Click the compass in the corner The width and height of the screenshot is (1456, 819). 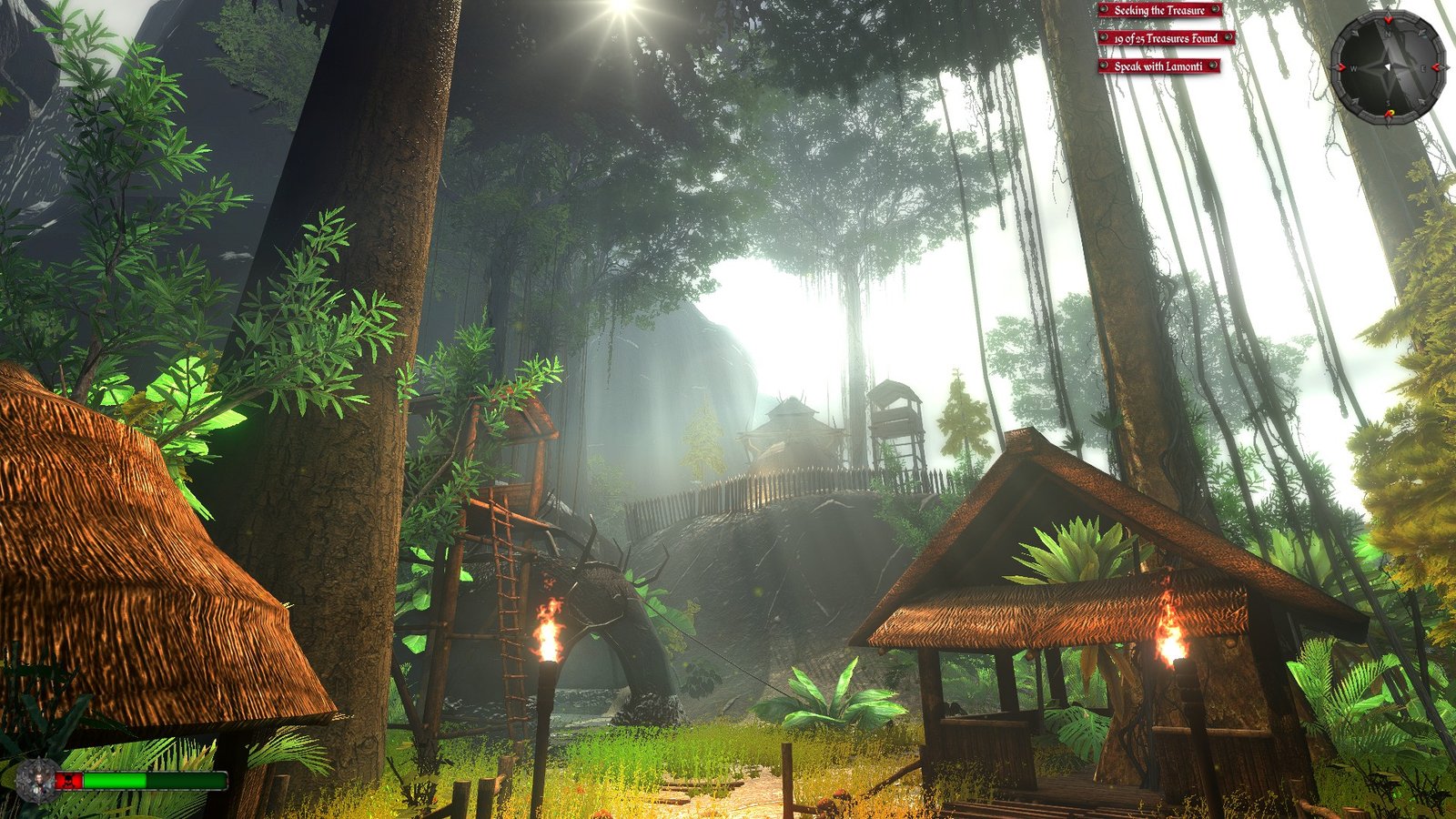point(1388,67)
